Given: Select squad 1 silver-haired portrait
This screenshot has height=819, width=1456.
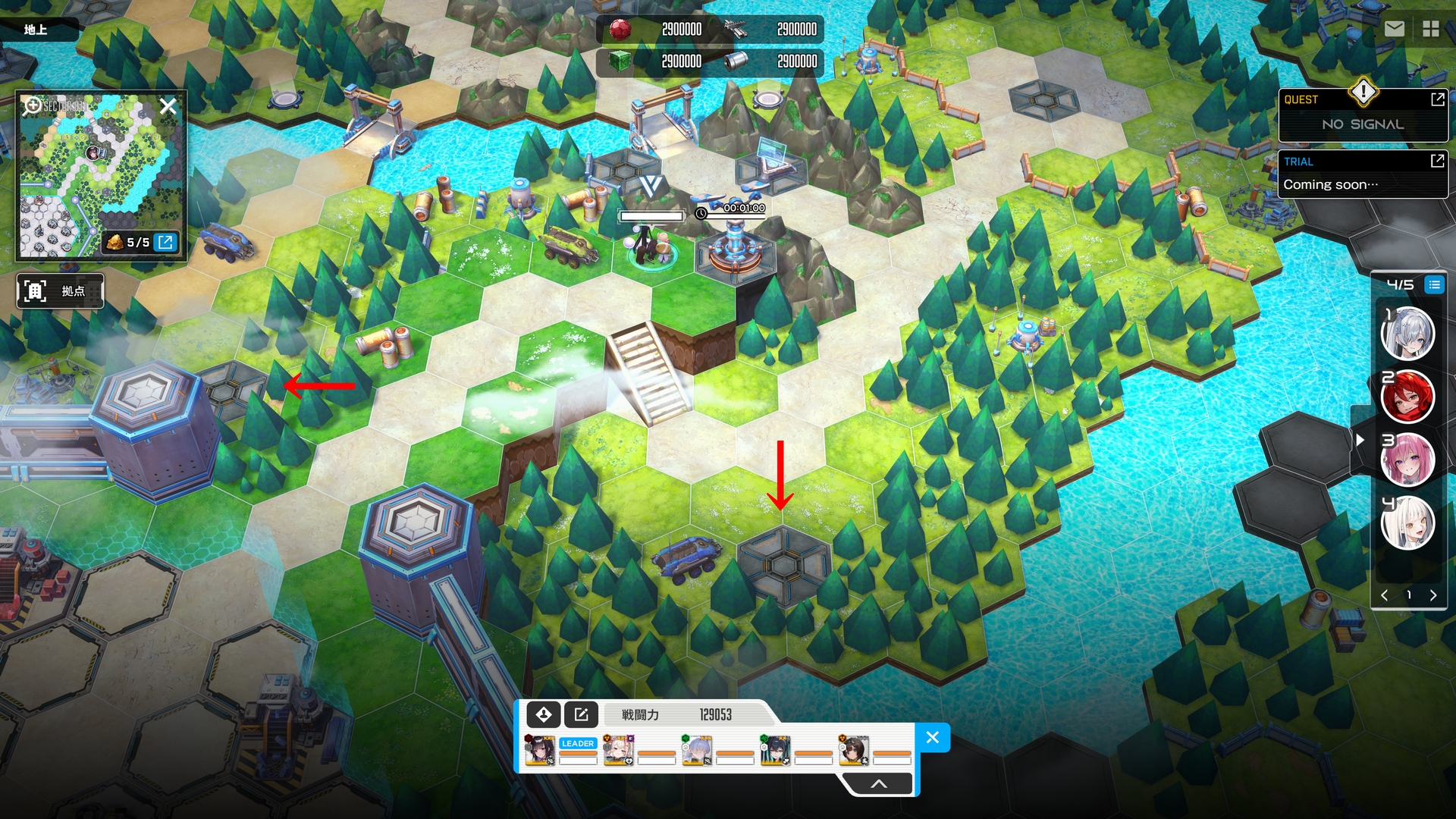Looking at the screenshot, I should tap(1407, 333).
